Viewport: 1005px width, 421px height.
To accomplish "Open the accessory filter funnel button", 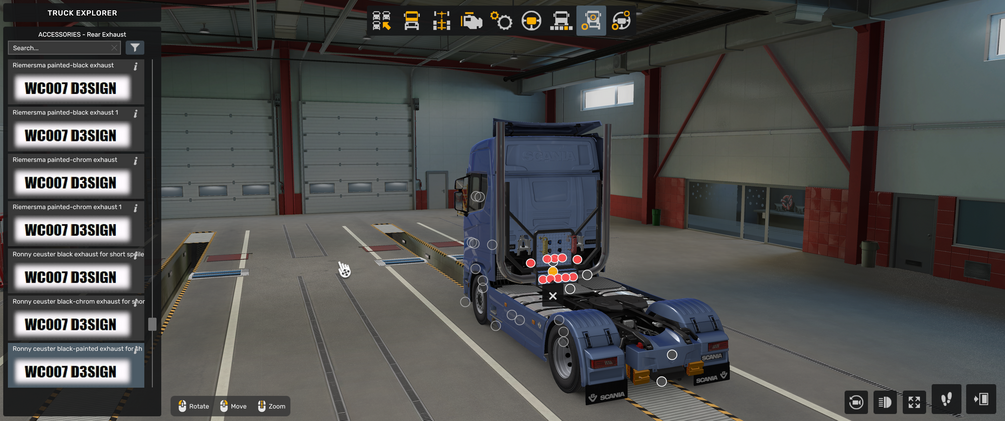I will click(x=135, y=48).
